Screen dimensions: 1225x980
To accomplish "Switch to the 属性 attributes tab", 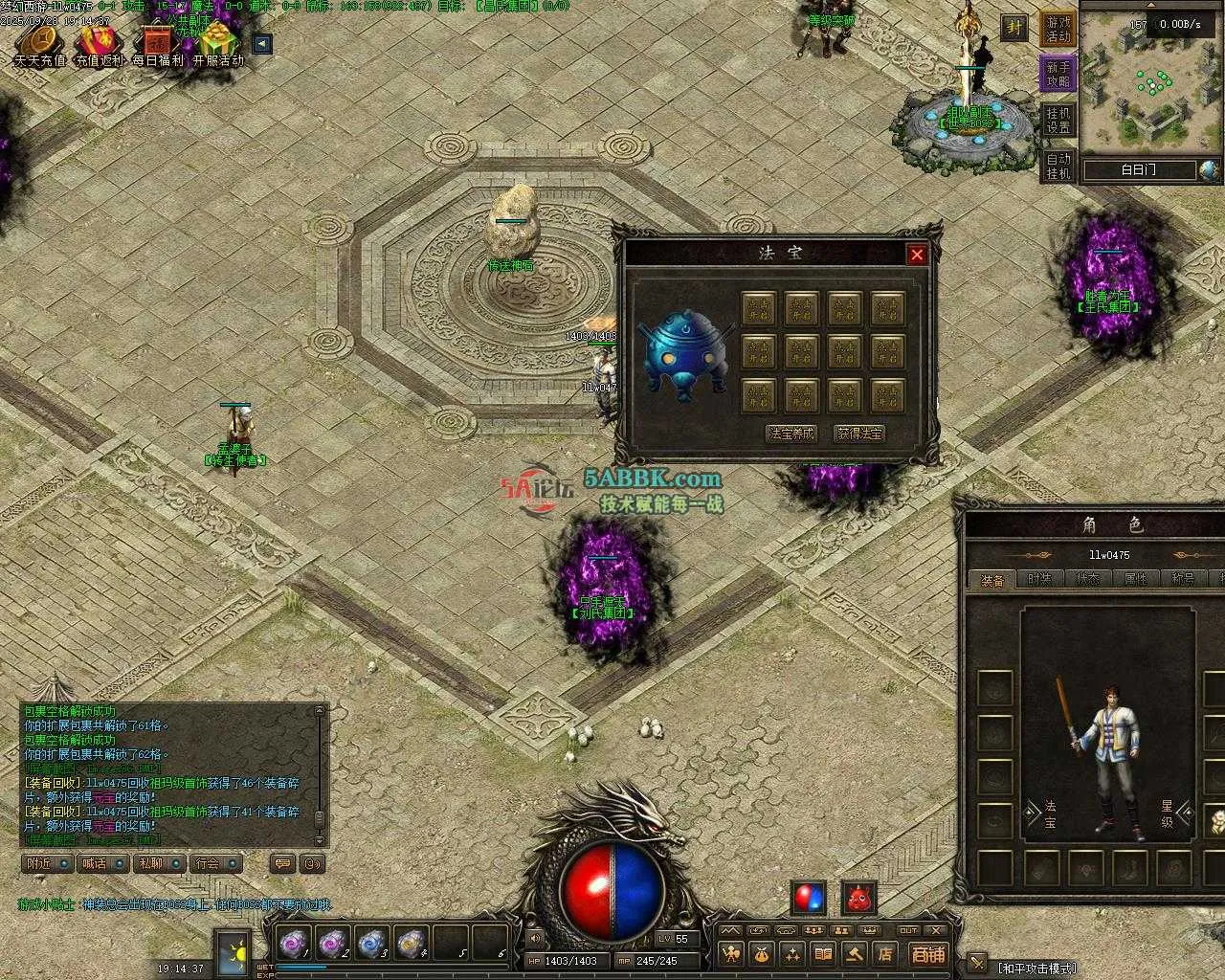I will [x=1135, y=579].
